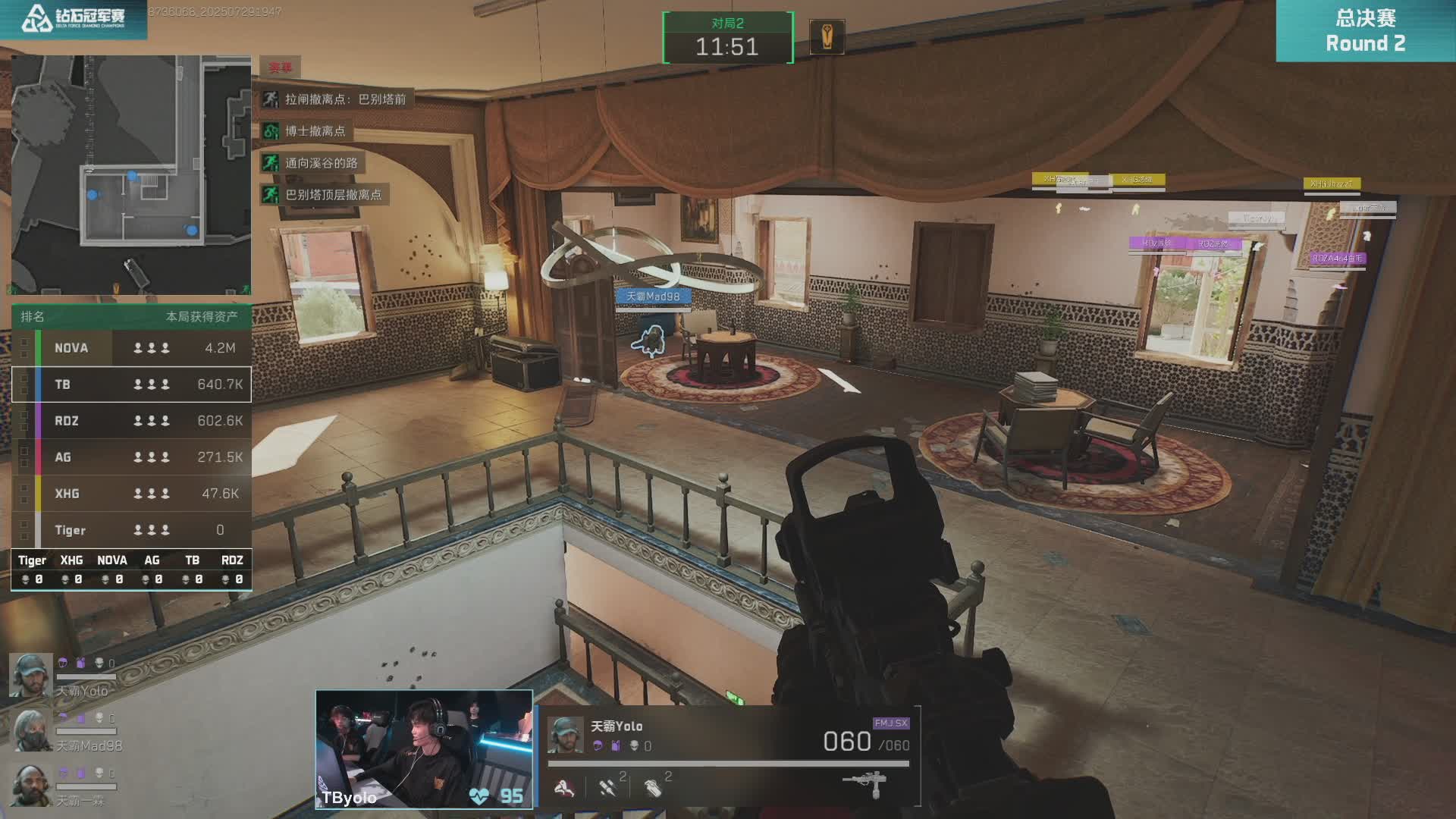Choose the RDZ team ranking row

point(131,421)
